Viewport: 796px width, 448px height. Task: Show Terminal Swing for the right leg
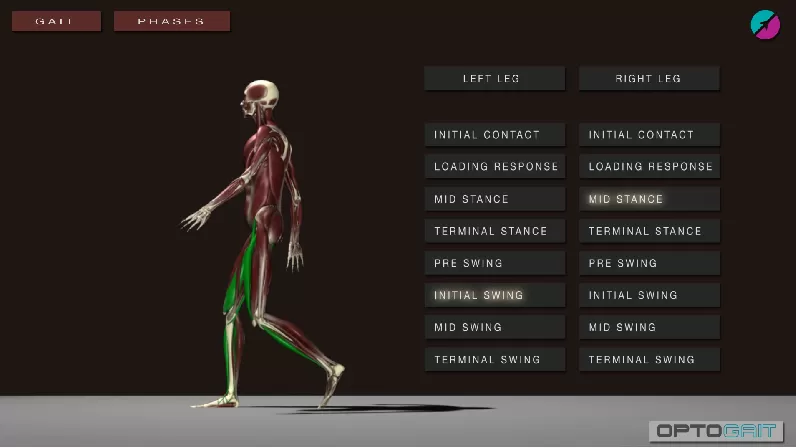(649, 359)
